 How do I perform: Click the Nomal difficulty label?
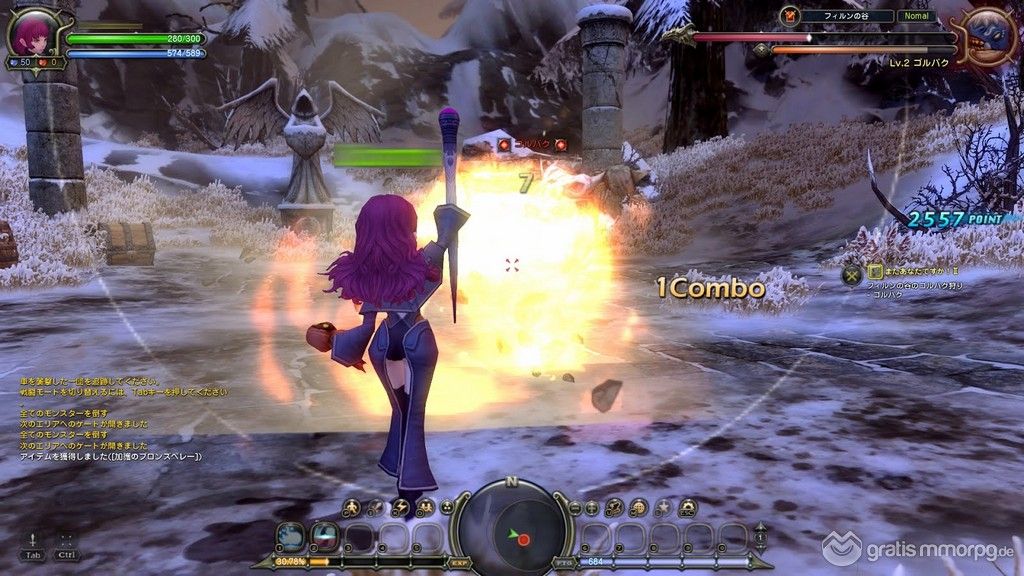914,16
